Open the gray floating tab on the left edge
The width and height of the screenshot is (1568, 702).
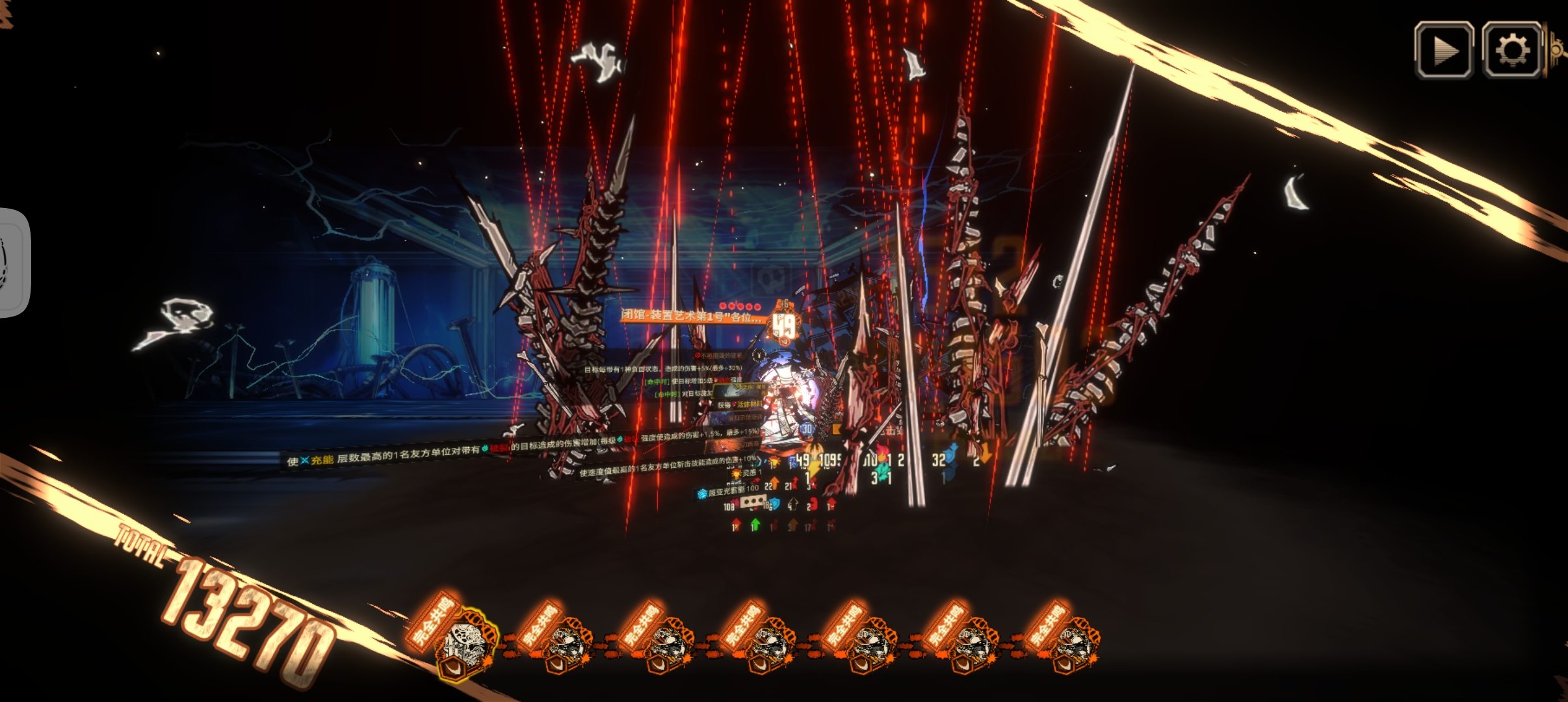pyautogui.click(x=13, y=263)
